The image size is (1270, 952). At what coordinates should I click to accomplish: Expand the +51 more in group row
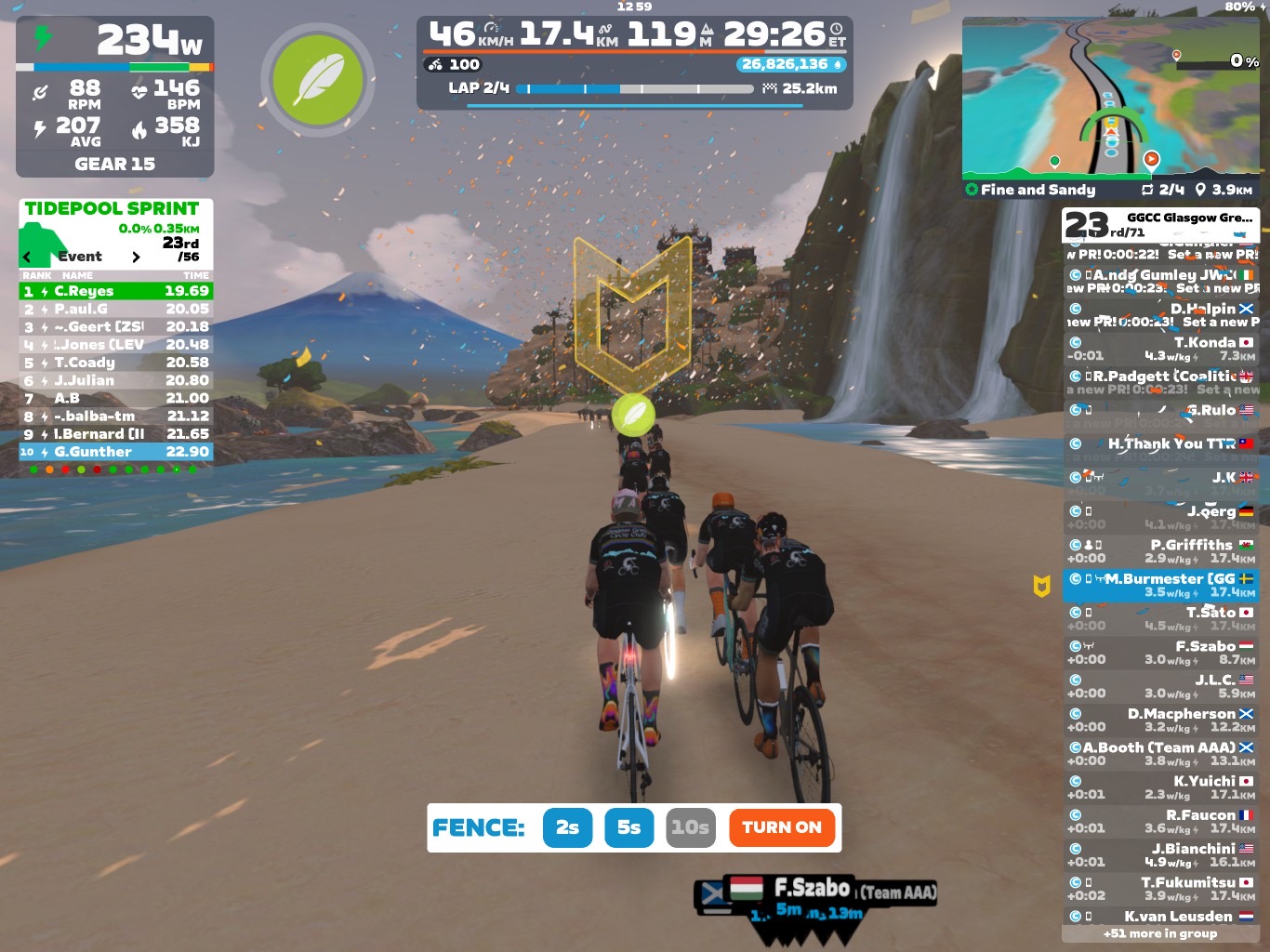click(x=1160, y=933)
